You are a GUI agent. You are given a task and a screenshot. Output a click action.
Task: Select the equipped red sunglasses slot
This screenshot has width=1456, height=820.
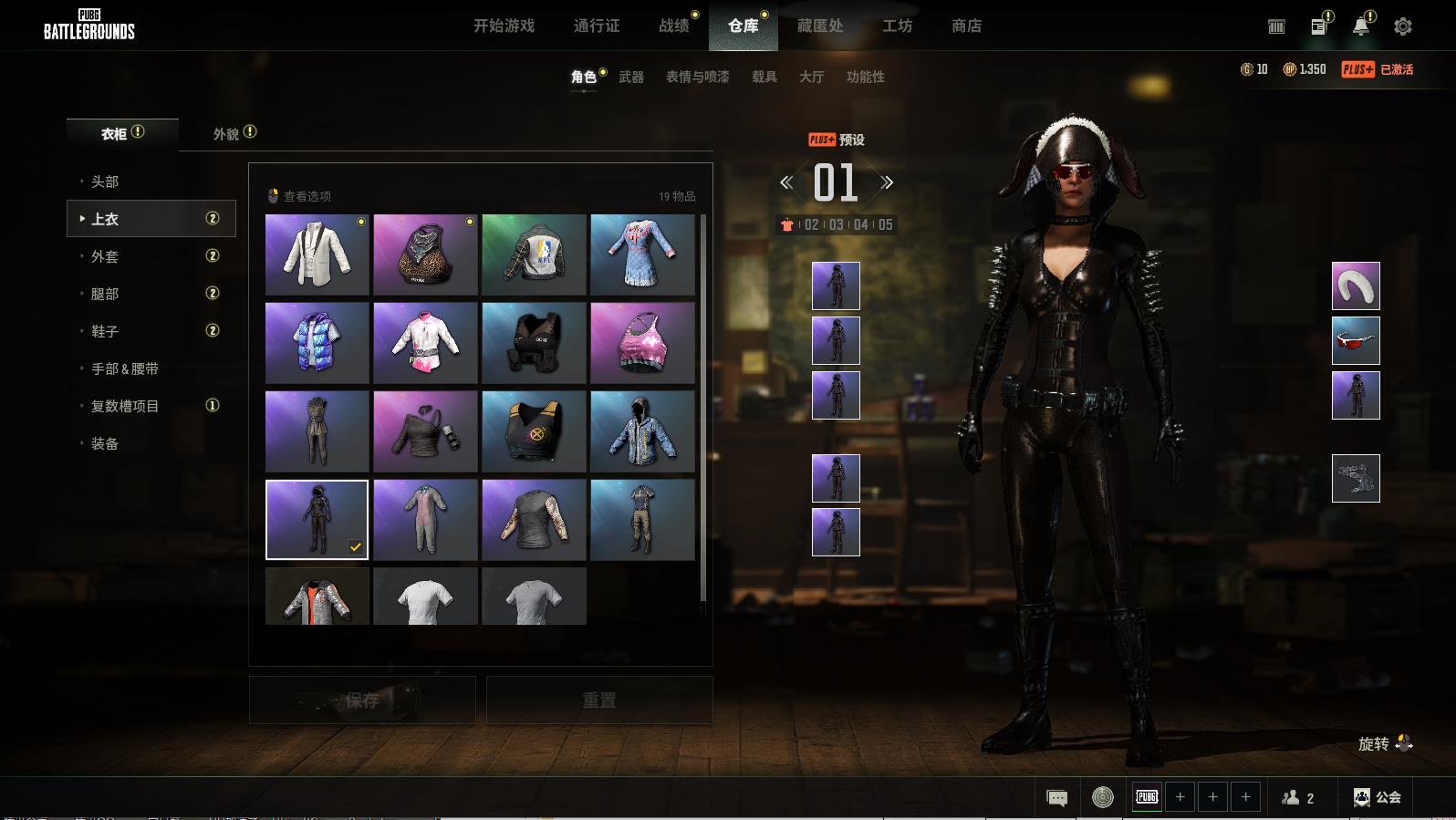[x=1356, y=340]
